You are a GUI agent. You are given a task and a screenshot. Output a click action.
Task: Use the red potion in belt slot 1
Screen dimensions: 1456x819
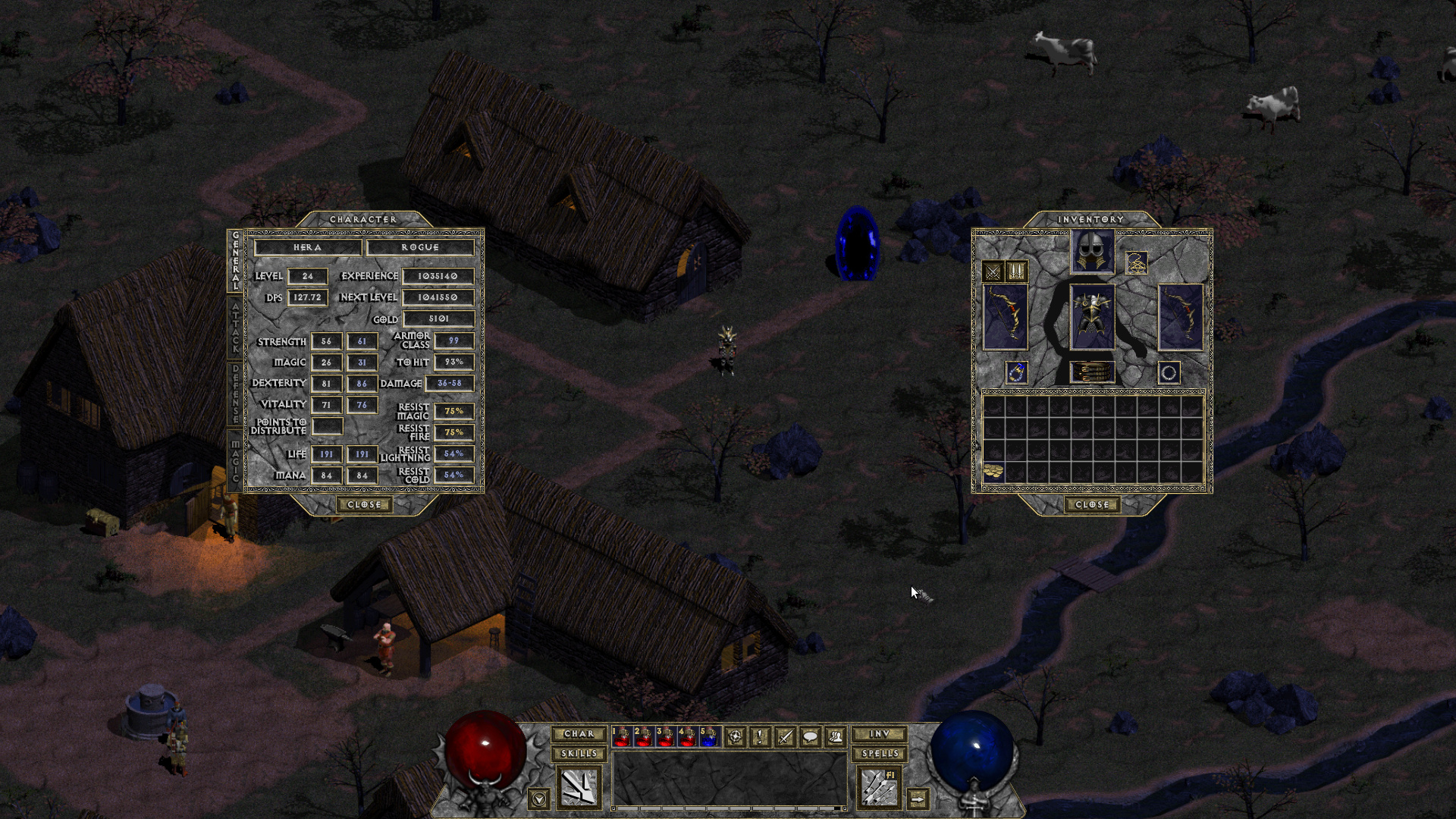point(622,736)
